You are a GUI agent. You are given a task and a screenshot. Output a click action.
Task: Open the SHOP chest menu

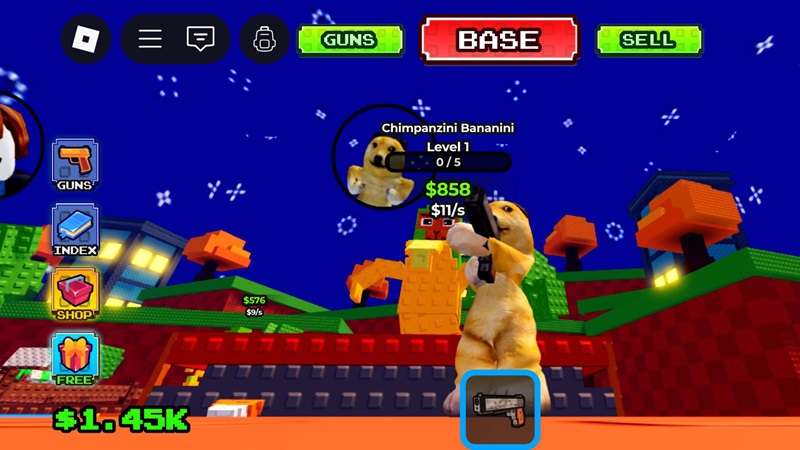(x=75, y=294)
